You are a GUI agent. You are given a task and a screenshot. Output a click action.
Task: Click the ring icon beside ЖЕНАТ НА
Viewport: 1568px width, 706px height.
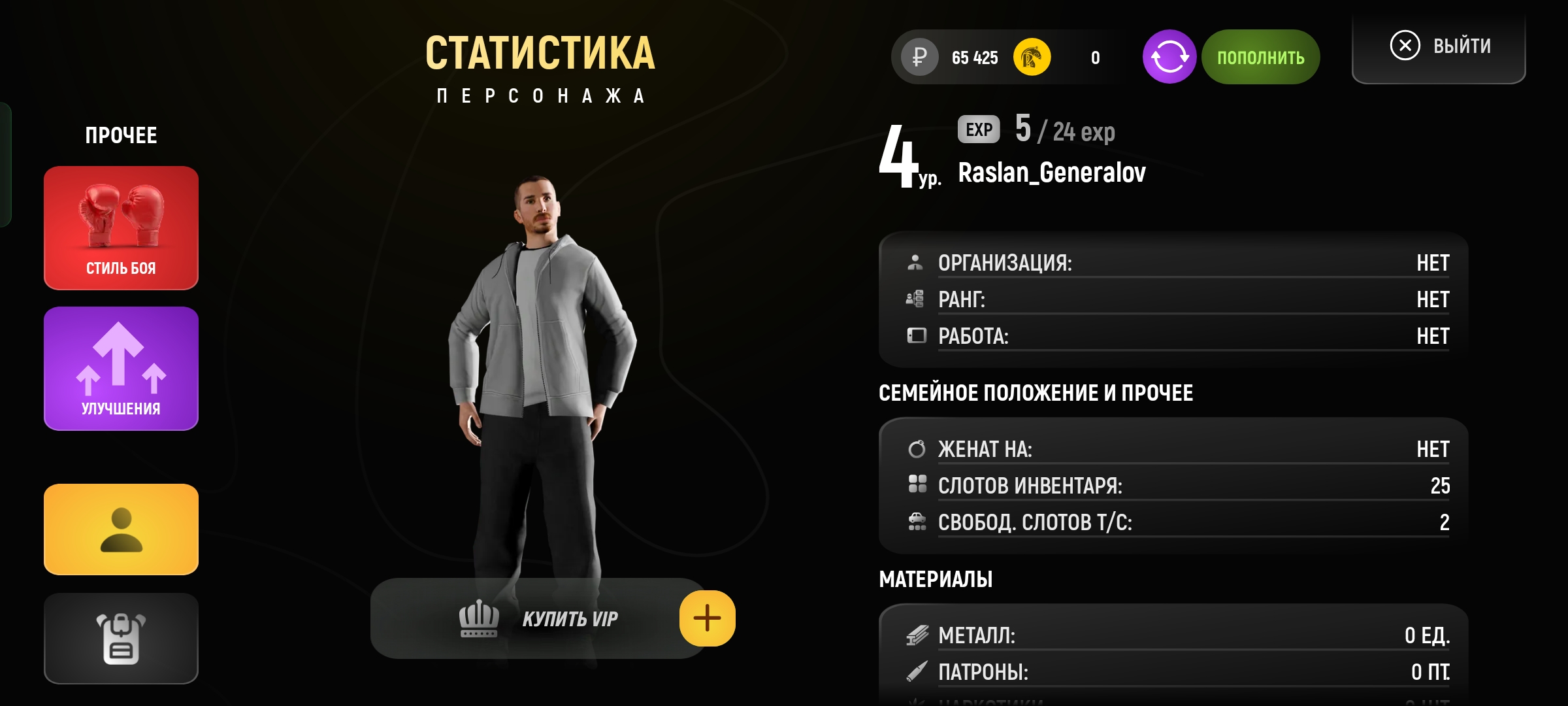pos(919,449)
